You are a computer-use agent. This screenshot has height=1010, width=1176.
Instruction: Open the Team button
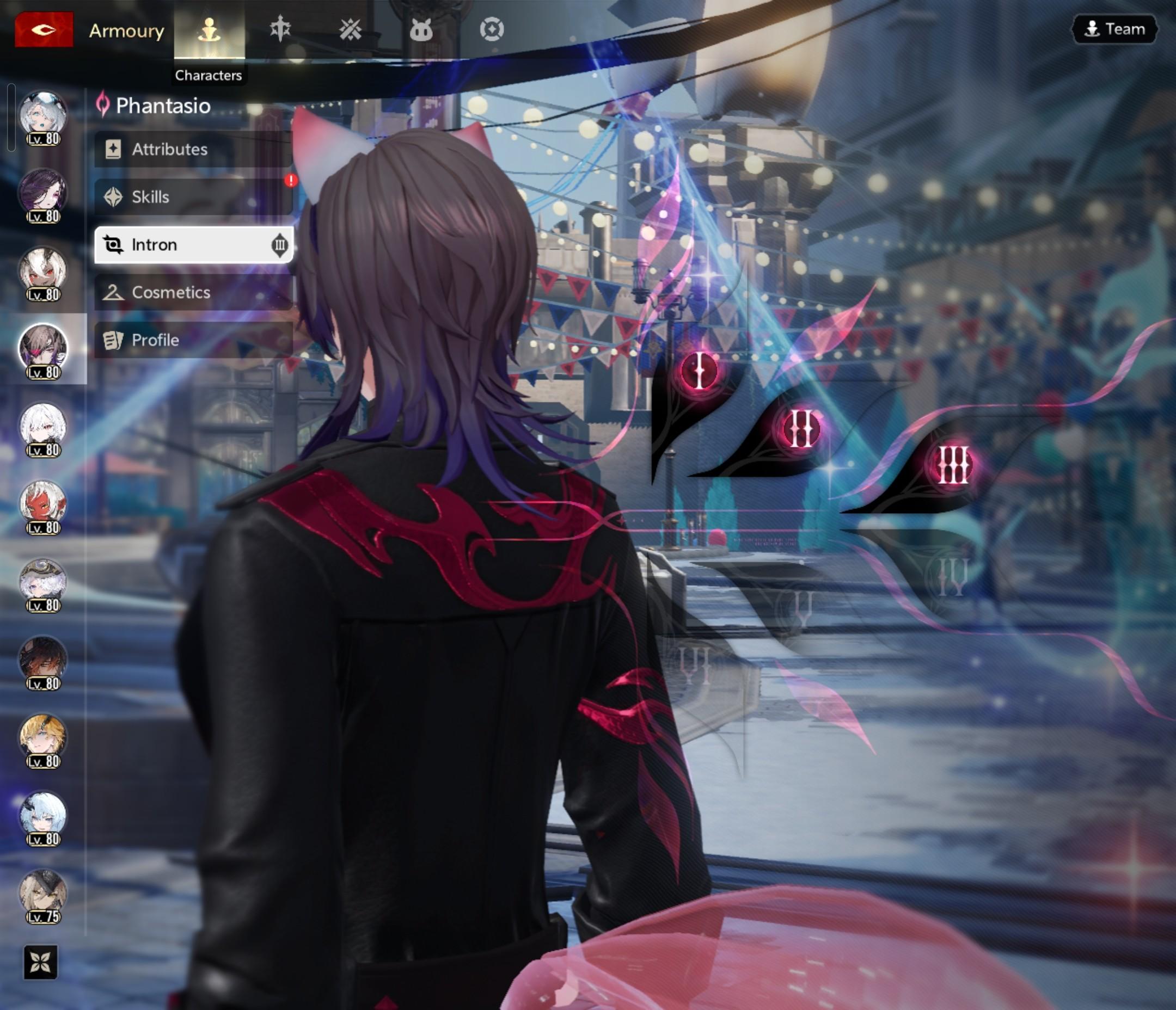coord(1114,29)
